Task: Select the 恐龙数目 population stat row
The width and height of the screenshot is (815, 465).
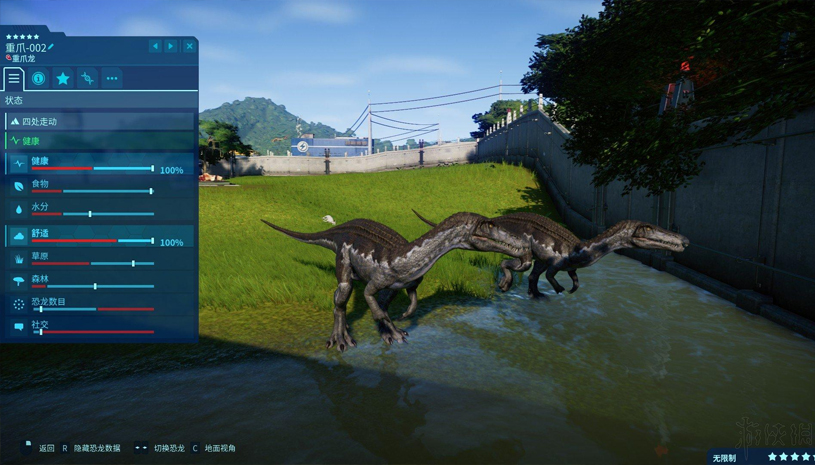Action: coord(100,304)
